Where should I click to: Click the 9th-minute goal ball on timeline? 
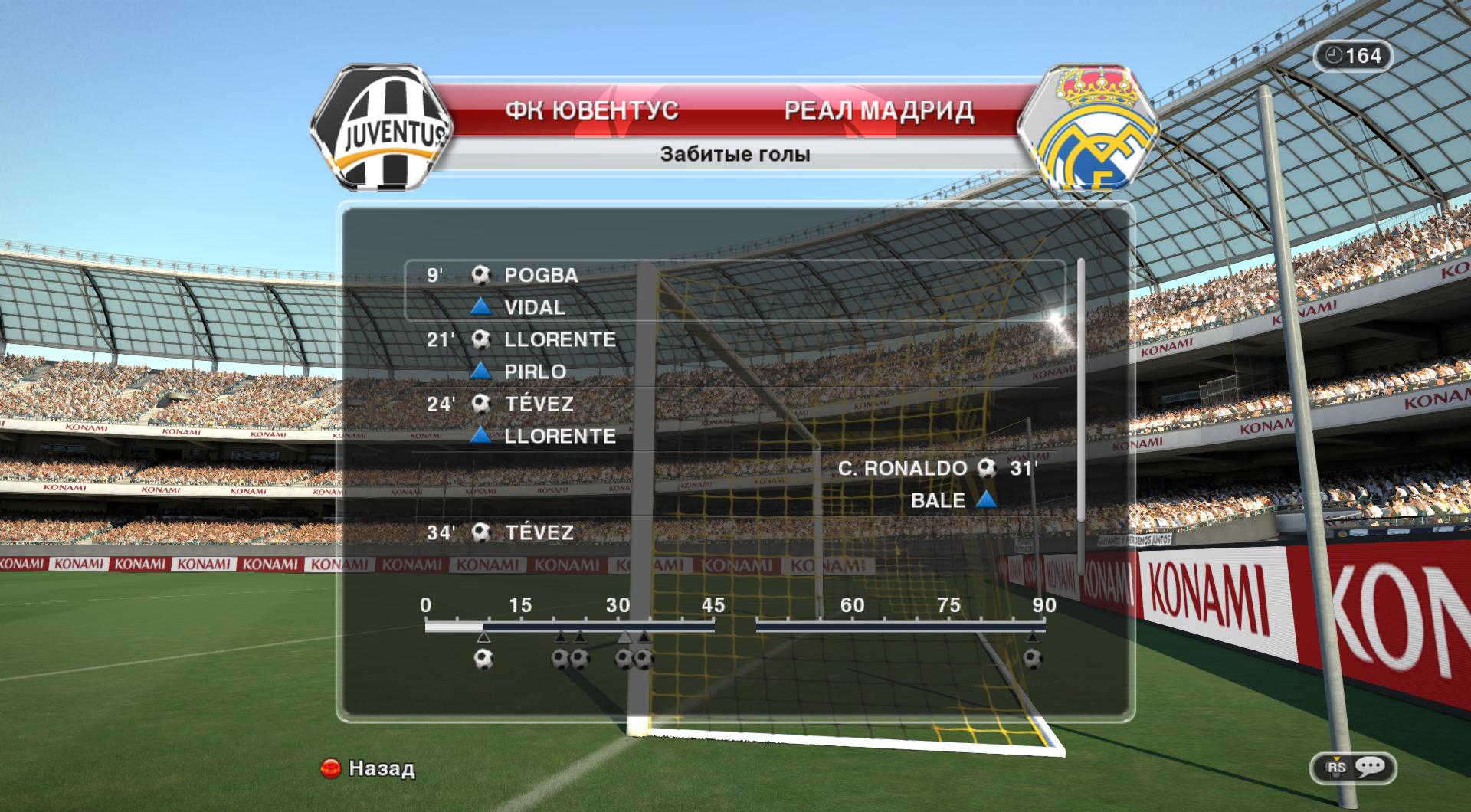point(483,659)
